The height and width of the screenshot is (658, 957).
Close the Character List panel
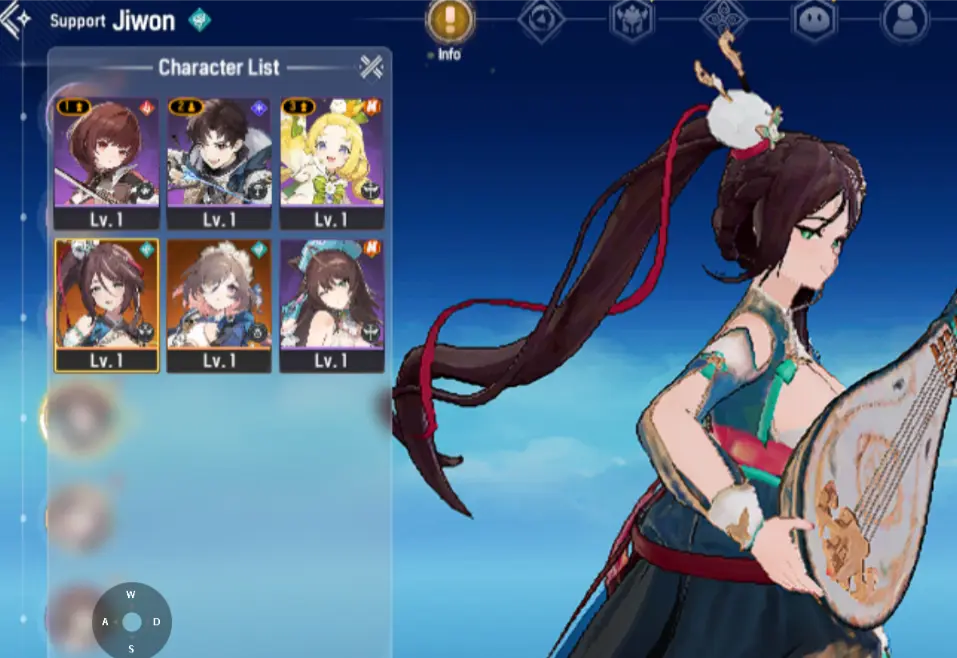point(371,67)
